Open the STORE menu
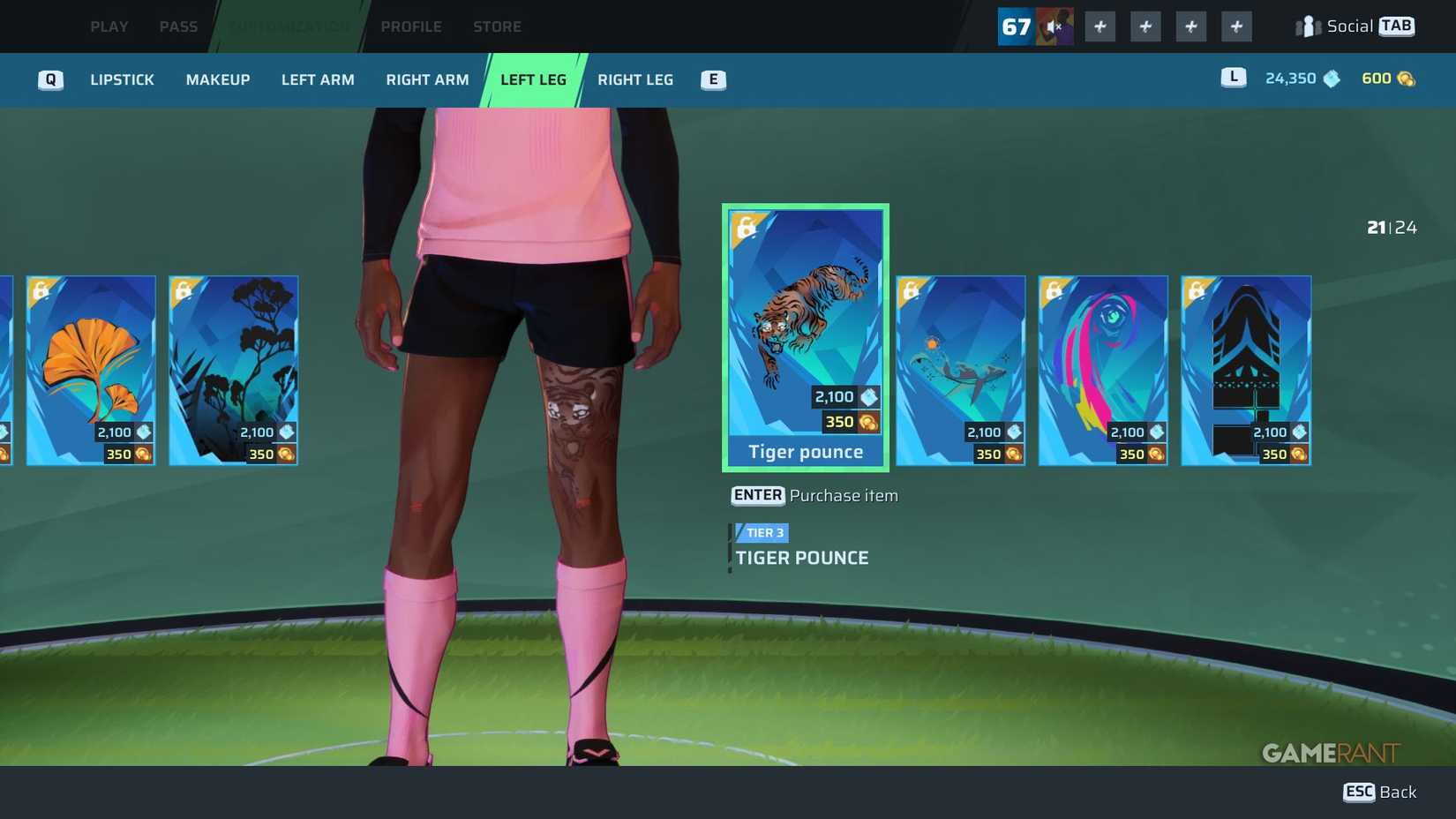The image size is (1456, 819). coord(497,26)
